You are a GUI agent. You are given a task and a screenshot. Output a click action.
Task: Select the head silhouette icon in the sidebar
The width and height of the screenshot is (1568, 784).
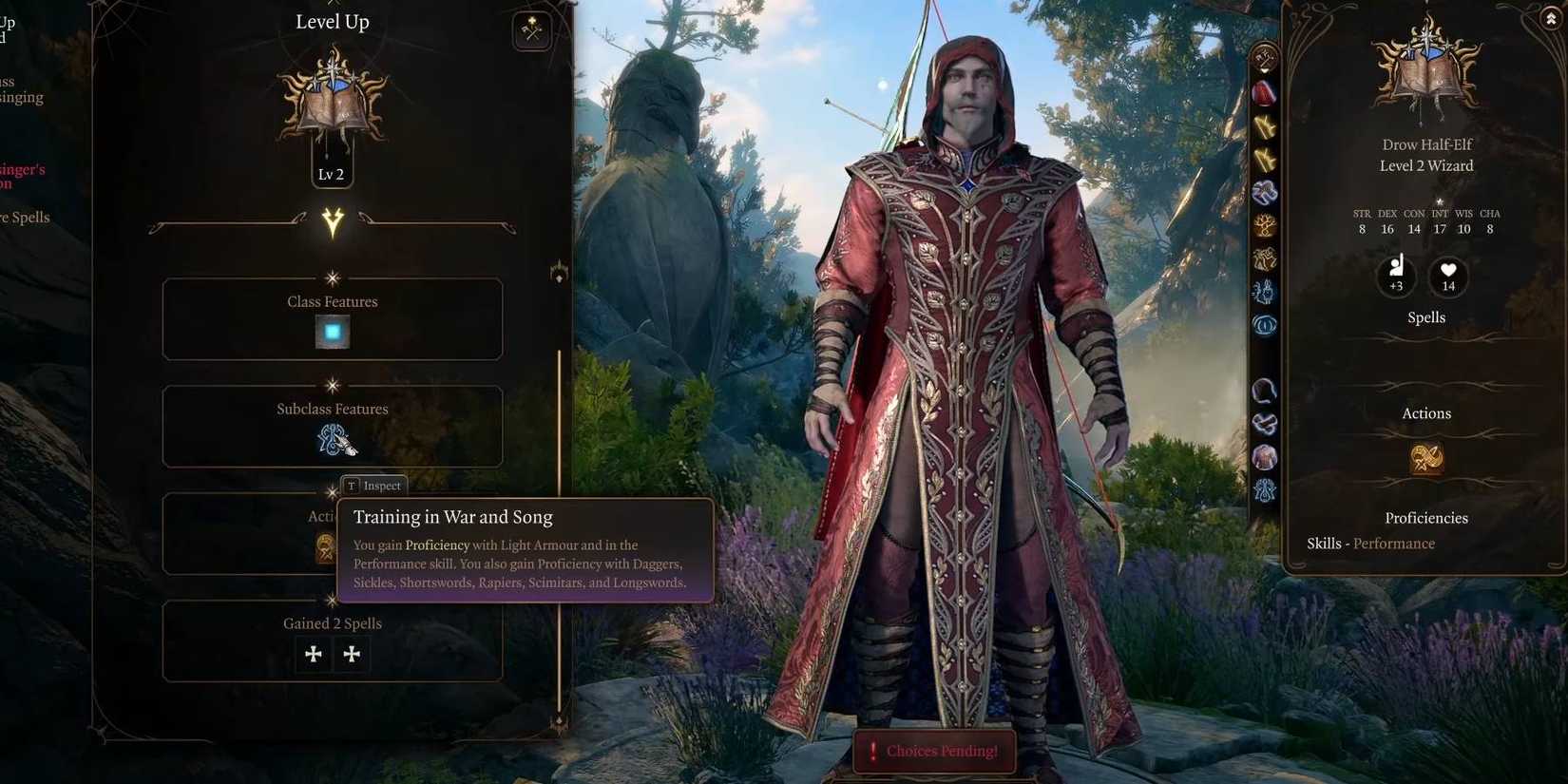tap(1265, 388)
